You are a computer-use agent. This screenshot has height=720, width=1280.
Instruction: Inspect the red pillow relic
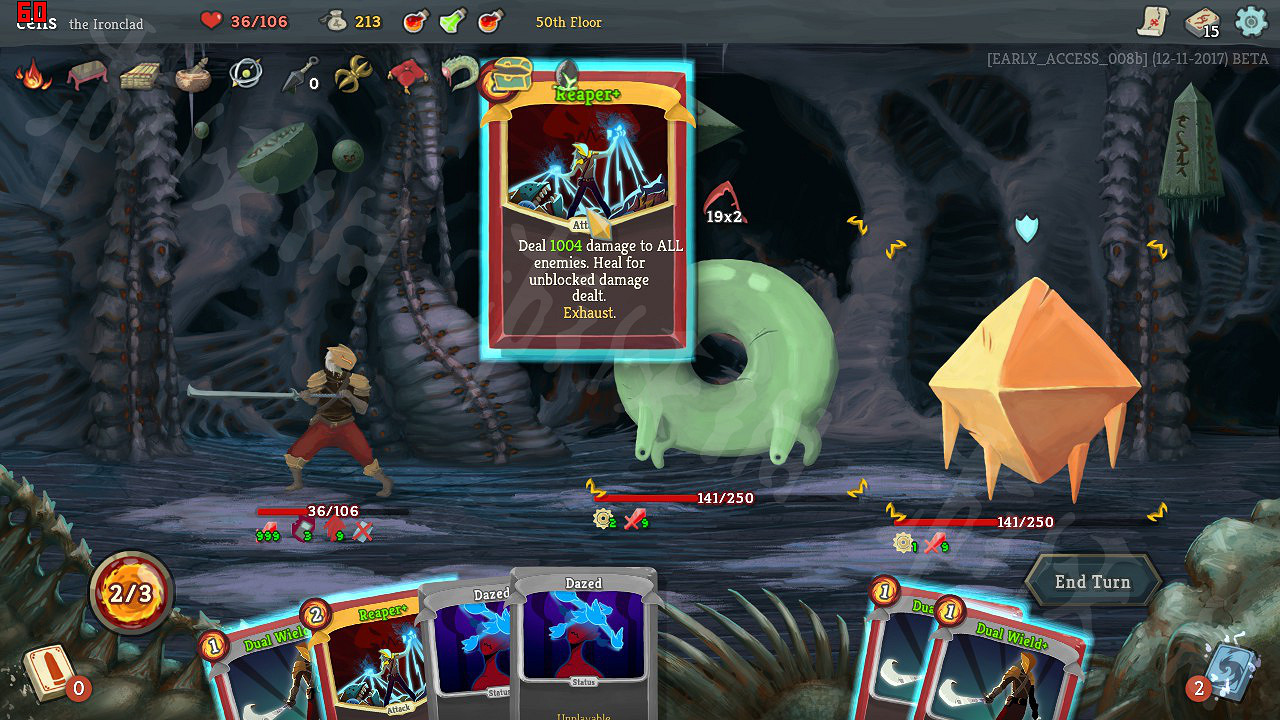408,75
